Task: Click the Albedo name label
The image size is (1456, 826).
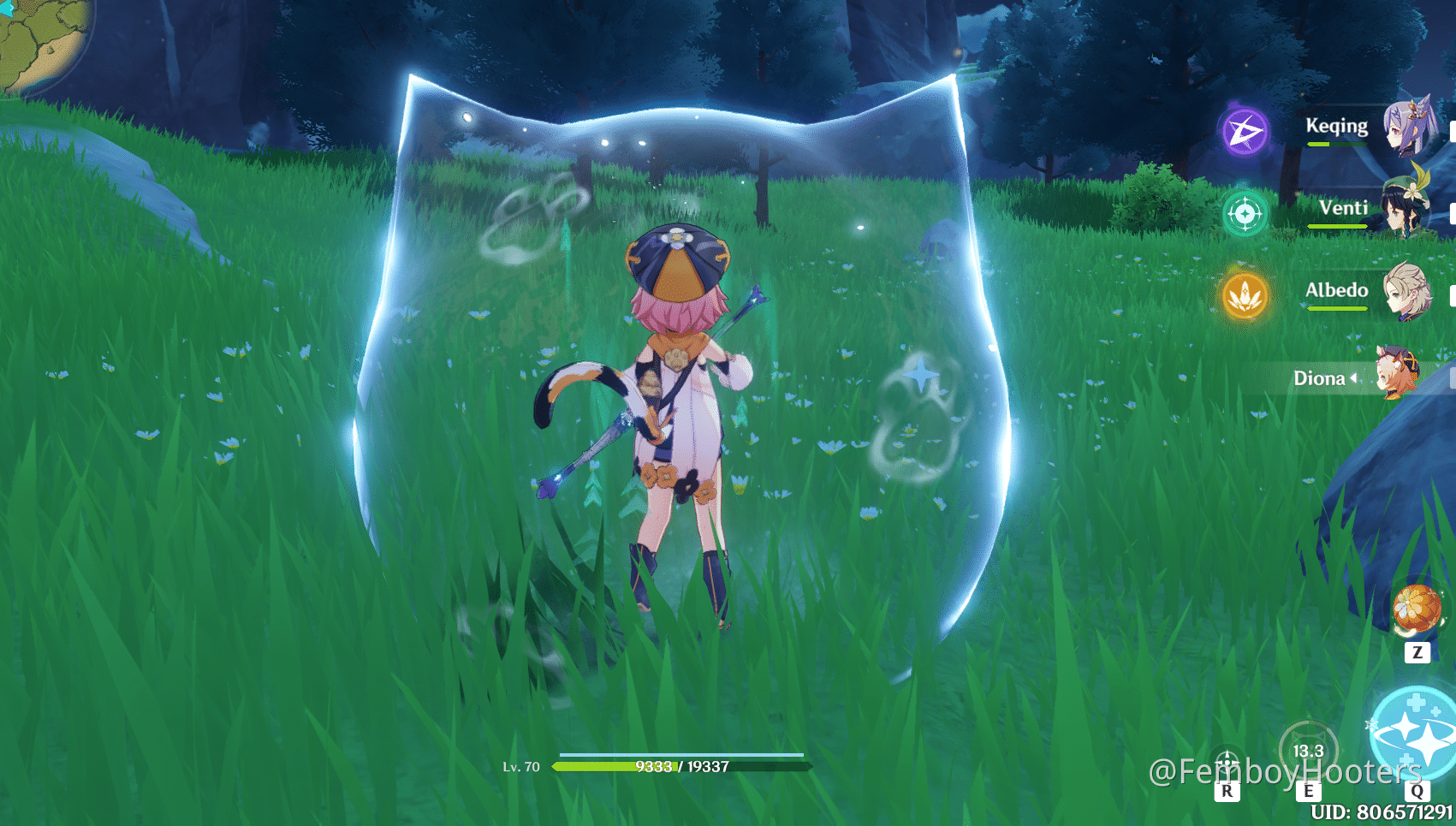Action: (1337, 290)
